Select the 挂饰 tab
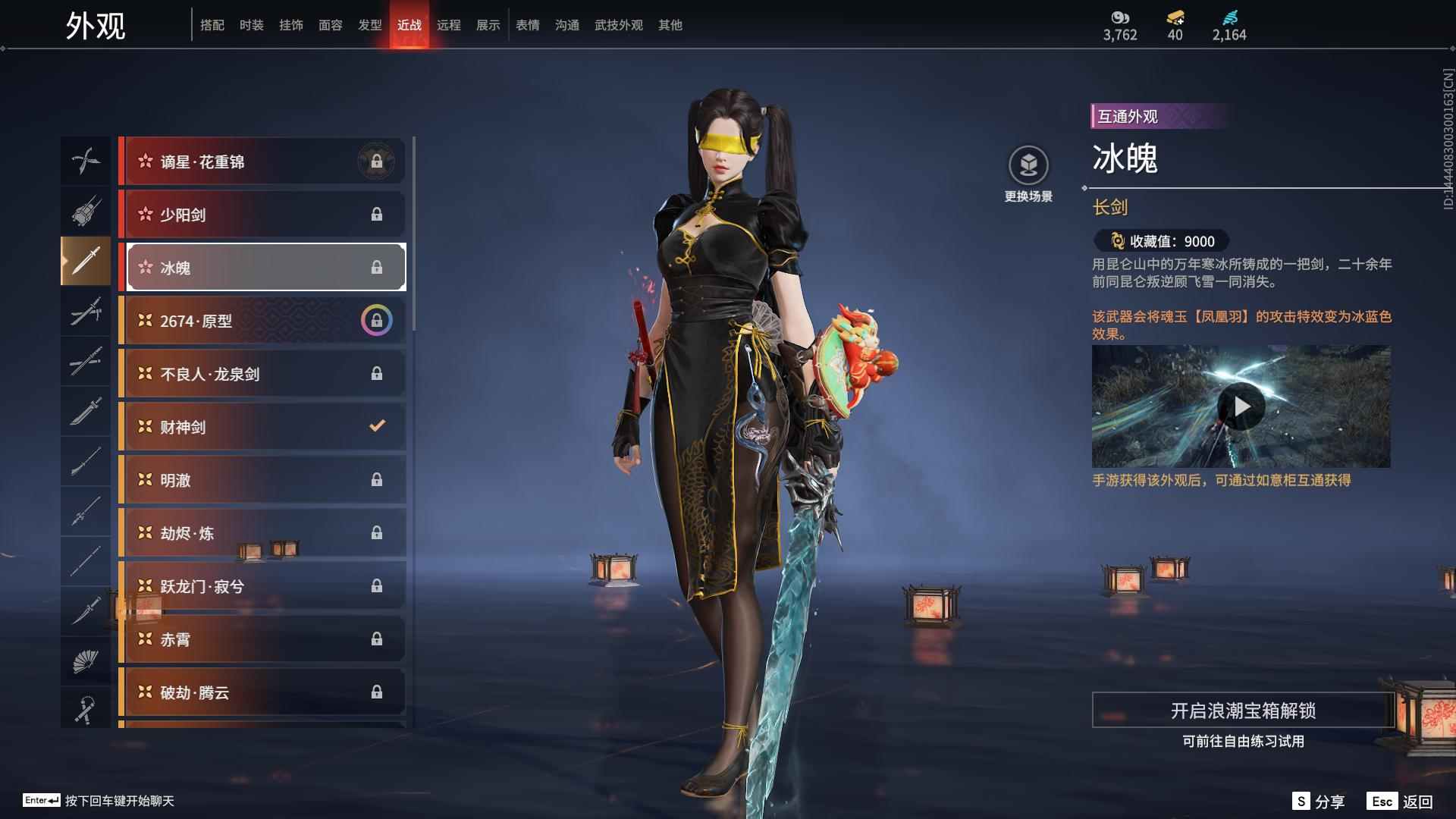The width and height of the screenshot is (1456, 819). 291,25
